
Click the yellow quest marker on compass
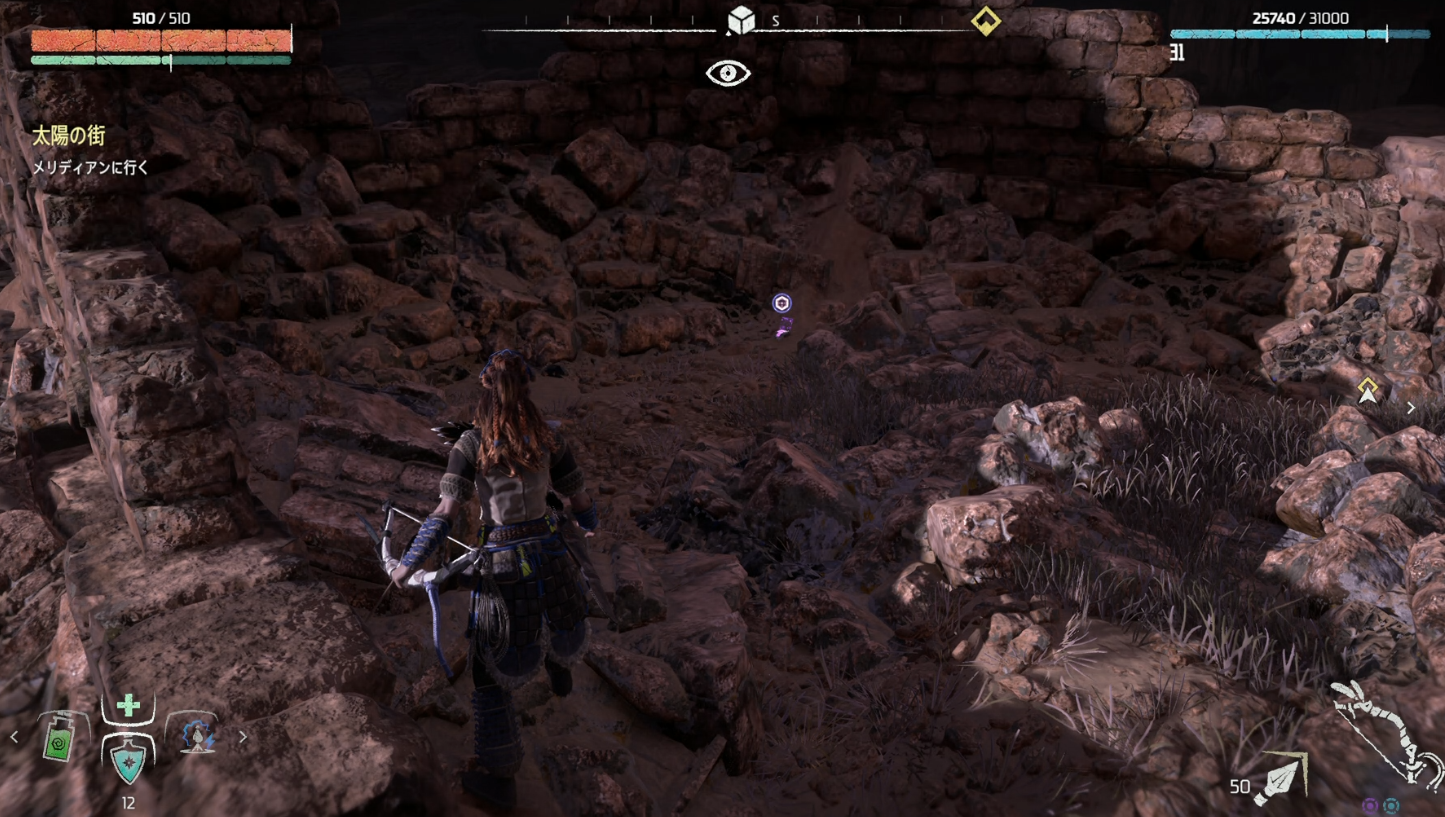pyautogui.click(x=986, y=21)
